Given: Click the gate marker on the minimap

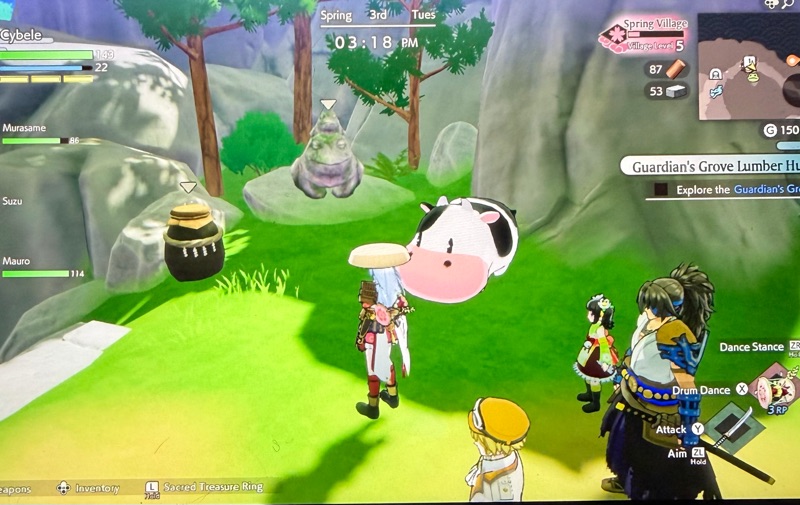Looking at the screenshot, I should click(x=717, y=74).
